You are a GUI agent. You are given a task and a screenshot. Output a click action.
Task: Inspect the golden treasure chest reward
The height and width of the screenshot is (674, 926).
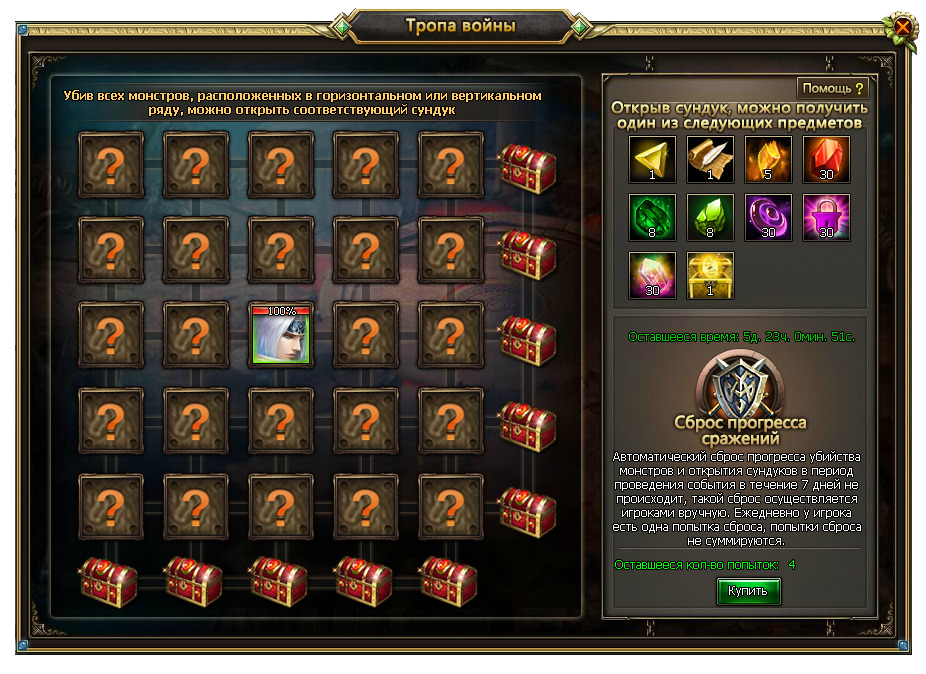click(710, 276)
